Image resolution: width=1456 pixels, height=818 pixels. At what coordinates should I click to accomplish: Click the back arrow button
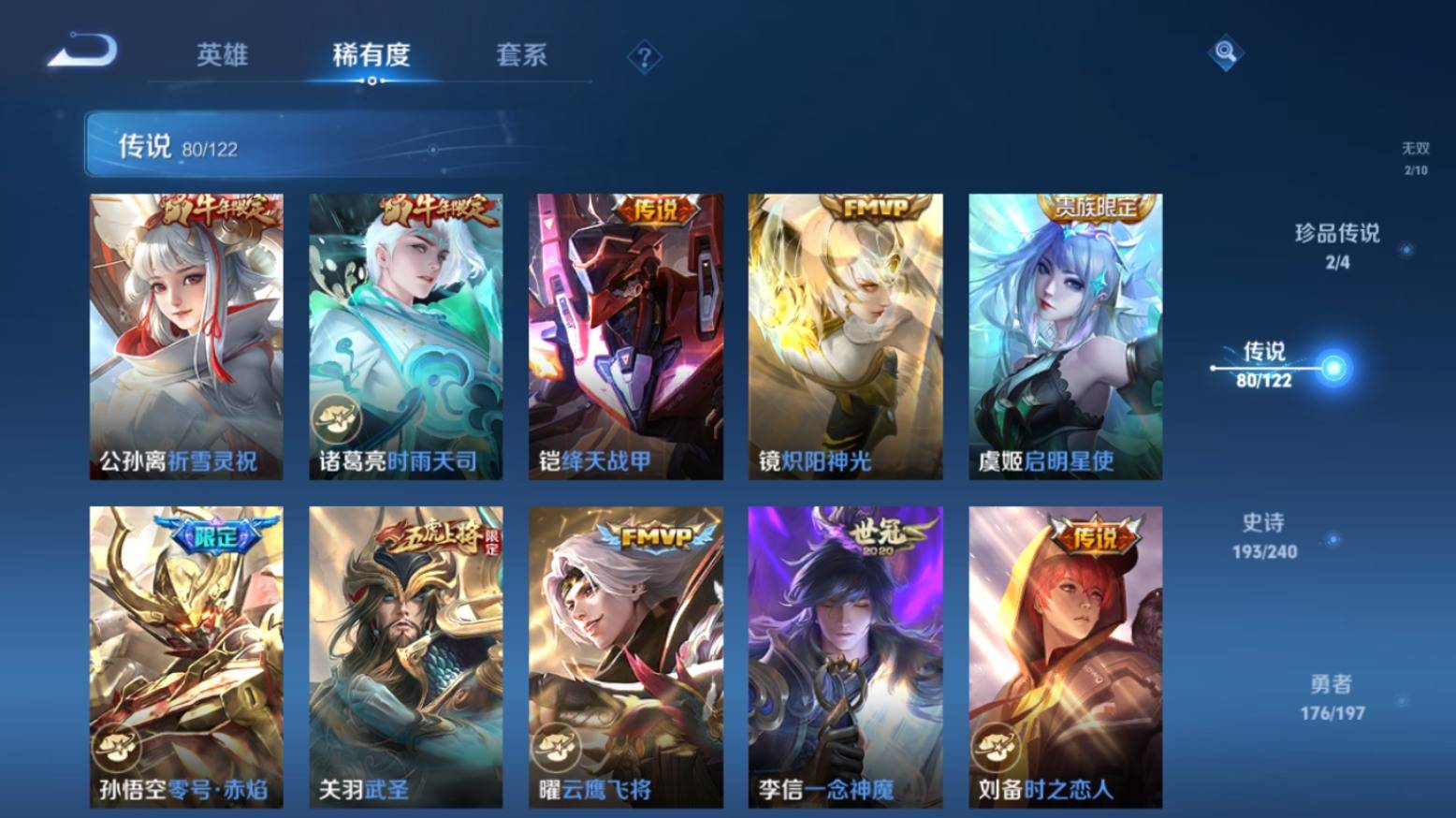click(x=82, y=51)
